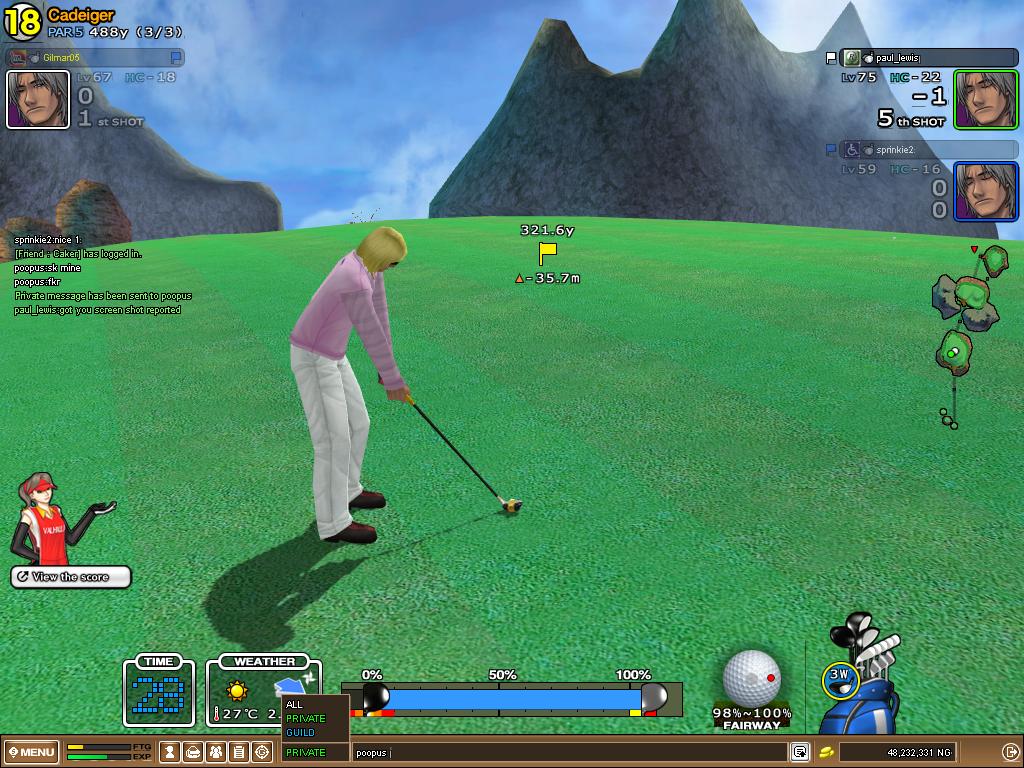Open the two-people friends icon
Viewport: 1024px width, 768px height.
click(216, 752)
